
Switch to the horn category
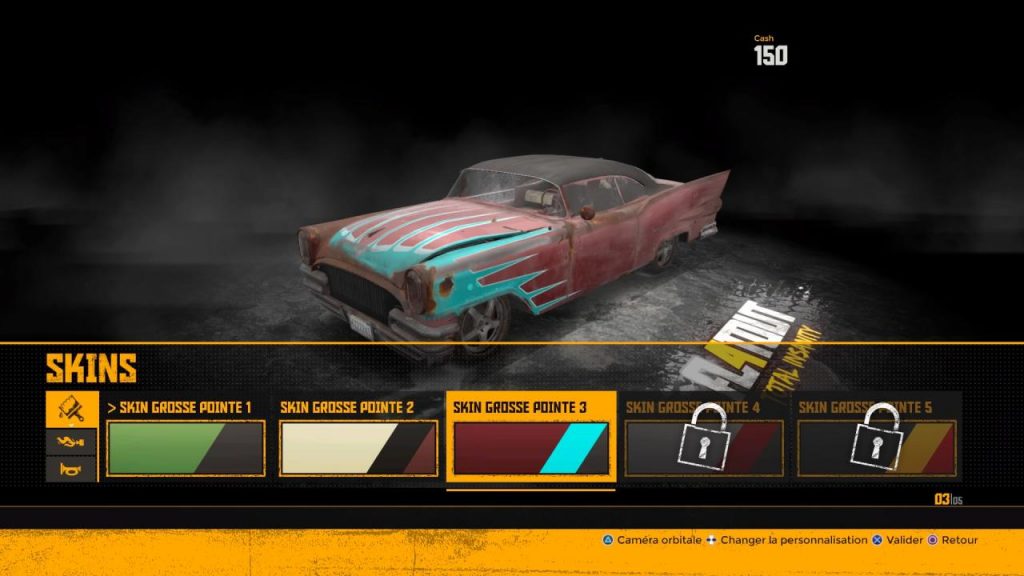[72, 468]
